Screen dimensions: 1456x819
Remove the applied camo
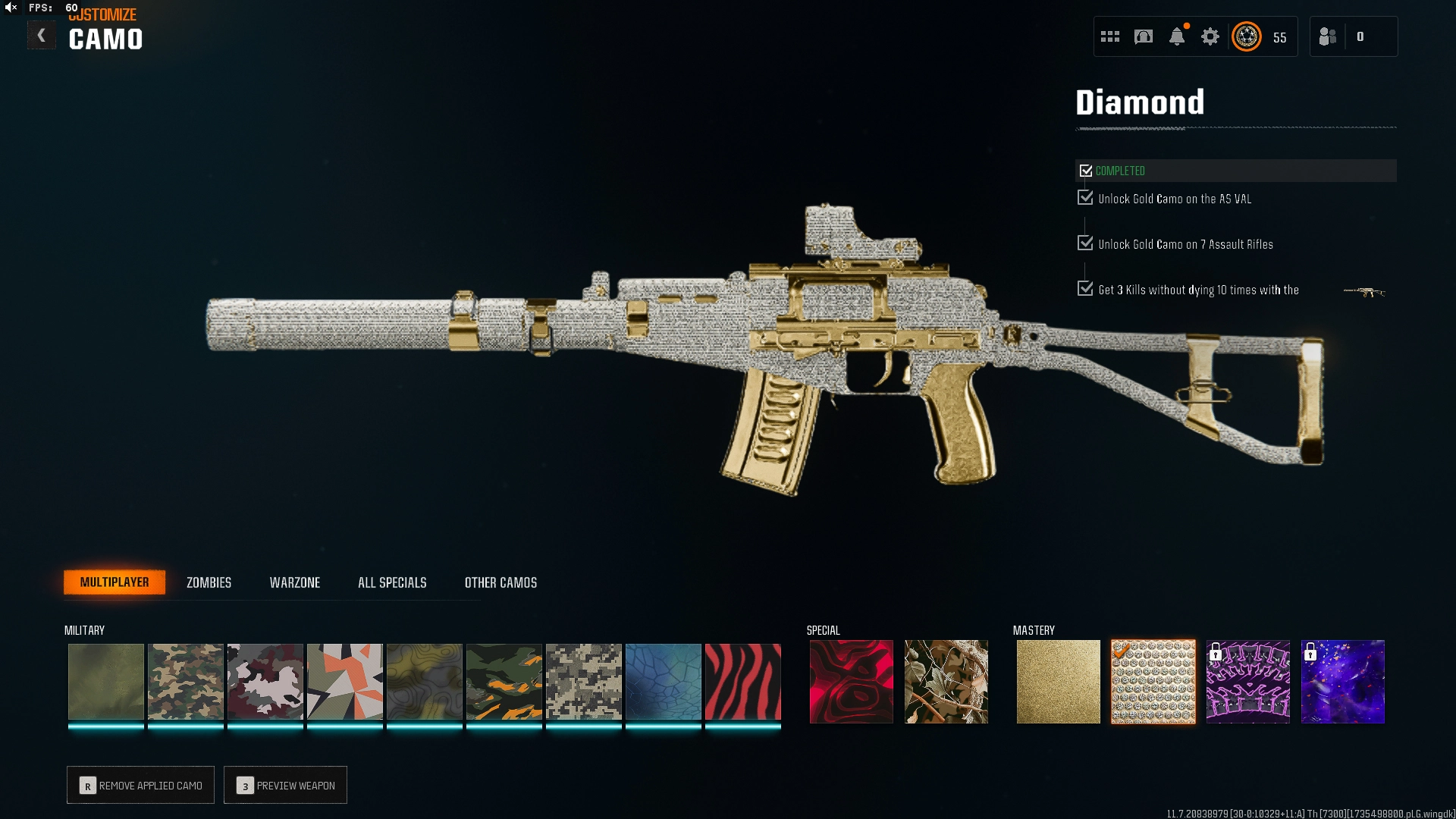pos(141,785)
